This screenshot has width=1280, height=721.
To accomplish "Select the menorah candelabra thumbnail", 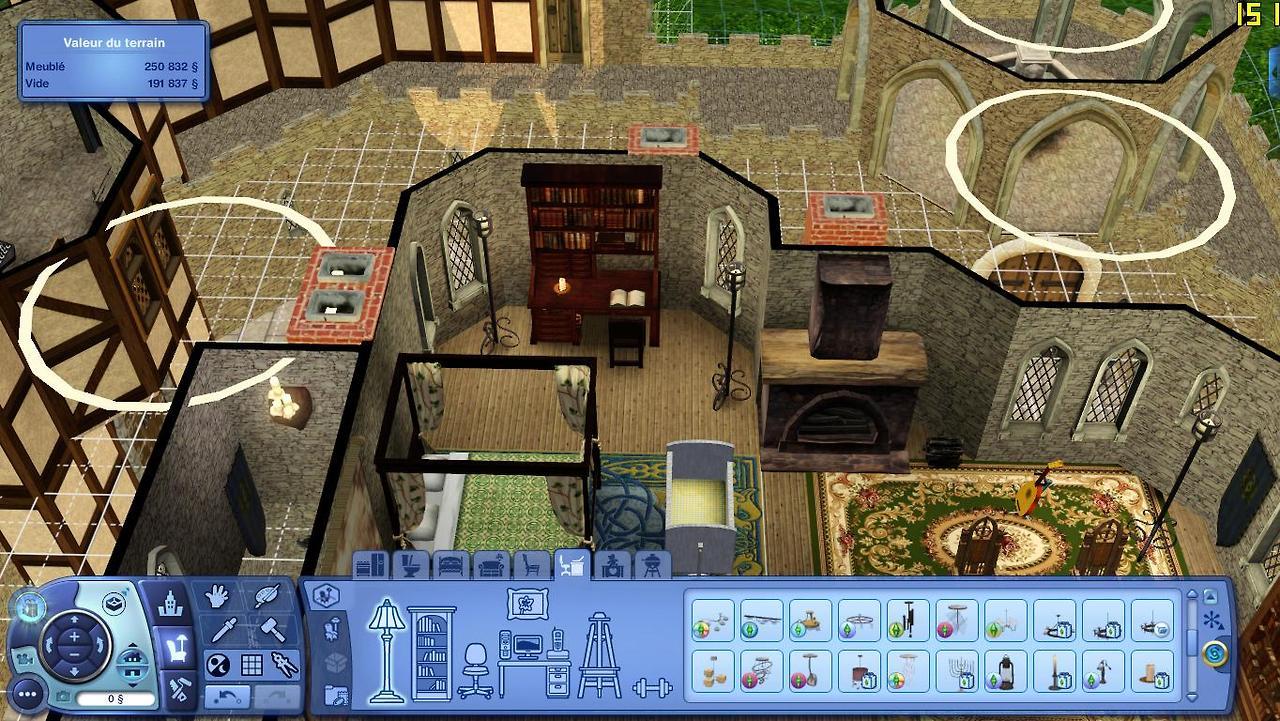I will tap(957, 672).
